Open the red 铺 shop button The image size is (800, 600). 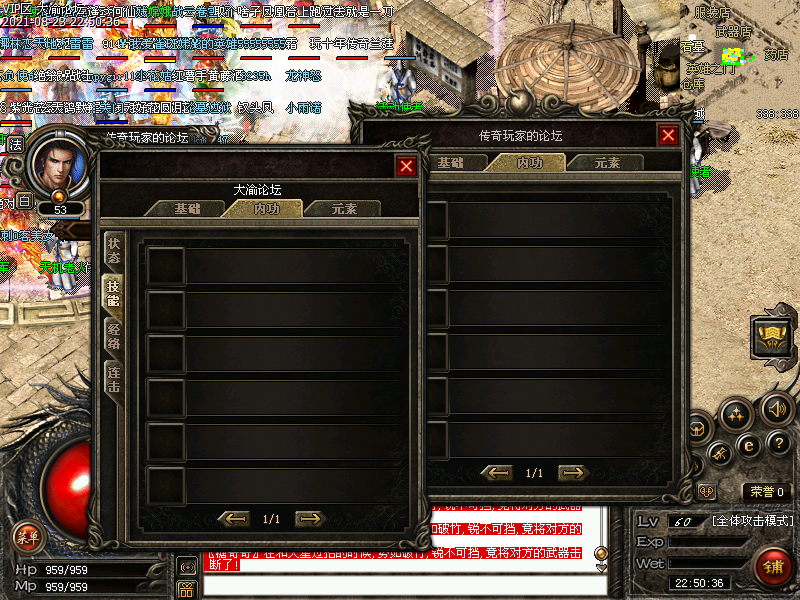coord(773,567)
